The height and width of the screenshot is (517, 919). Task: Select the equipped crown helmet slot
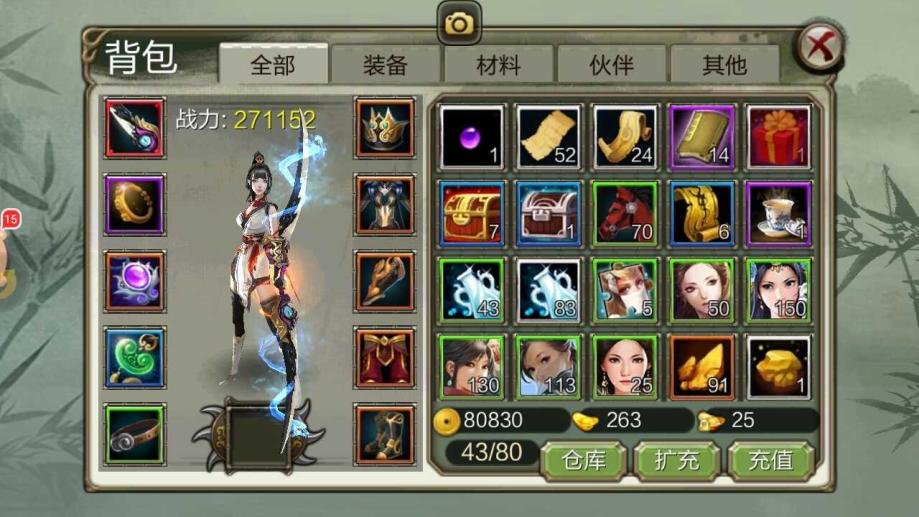[385, 127]
